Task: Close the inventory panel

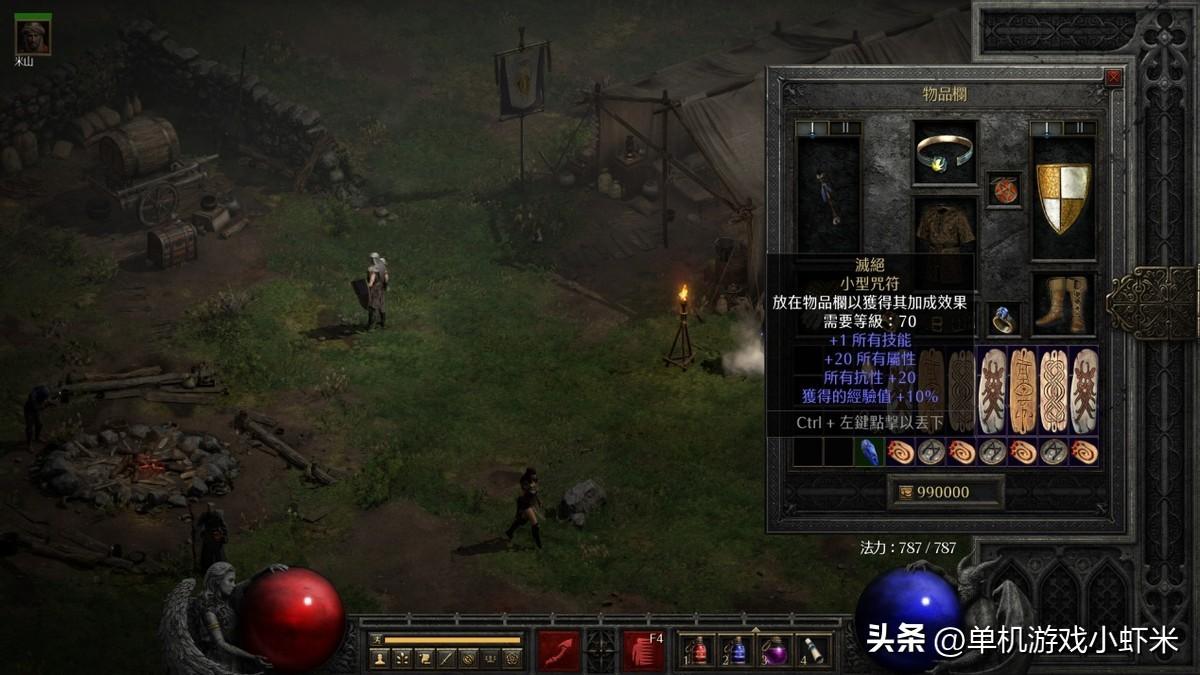Action: (1113, 78)
